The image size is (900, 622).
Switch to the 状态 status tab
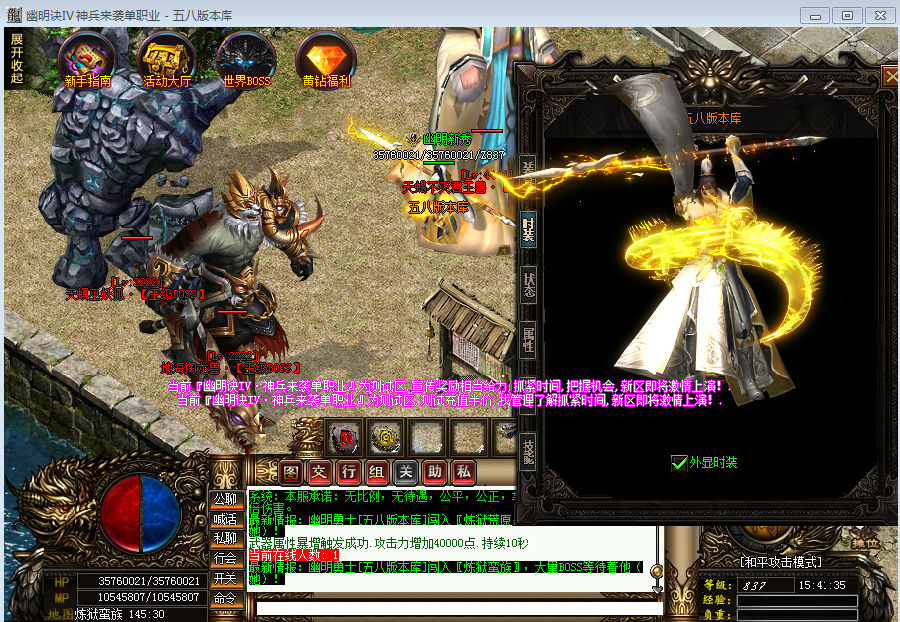(x=528, y=285)
